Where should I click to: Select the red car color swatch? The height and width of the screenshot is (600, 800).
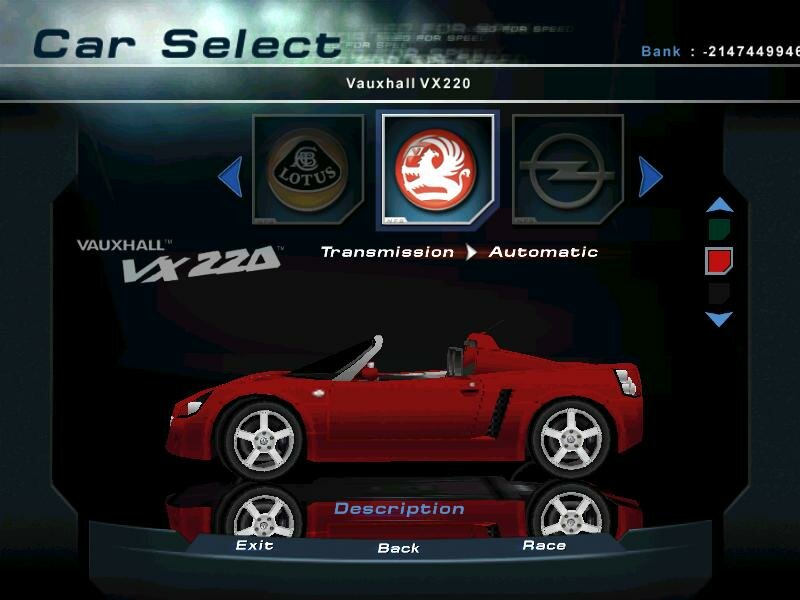719,261
